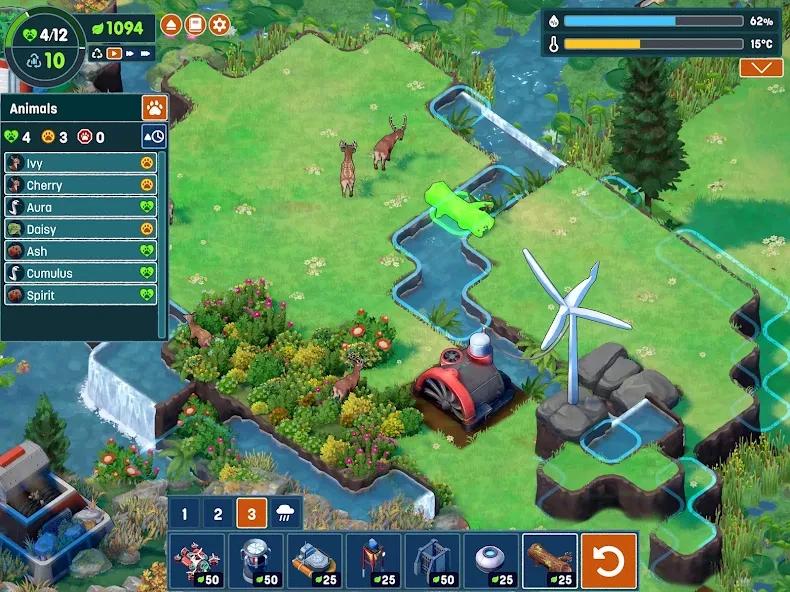
Task: Choose Cumulus from the animals list
Action: tap(80, 273)
